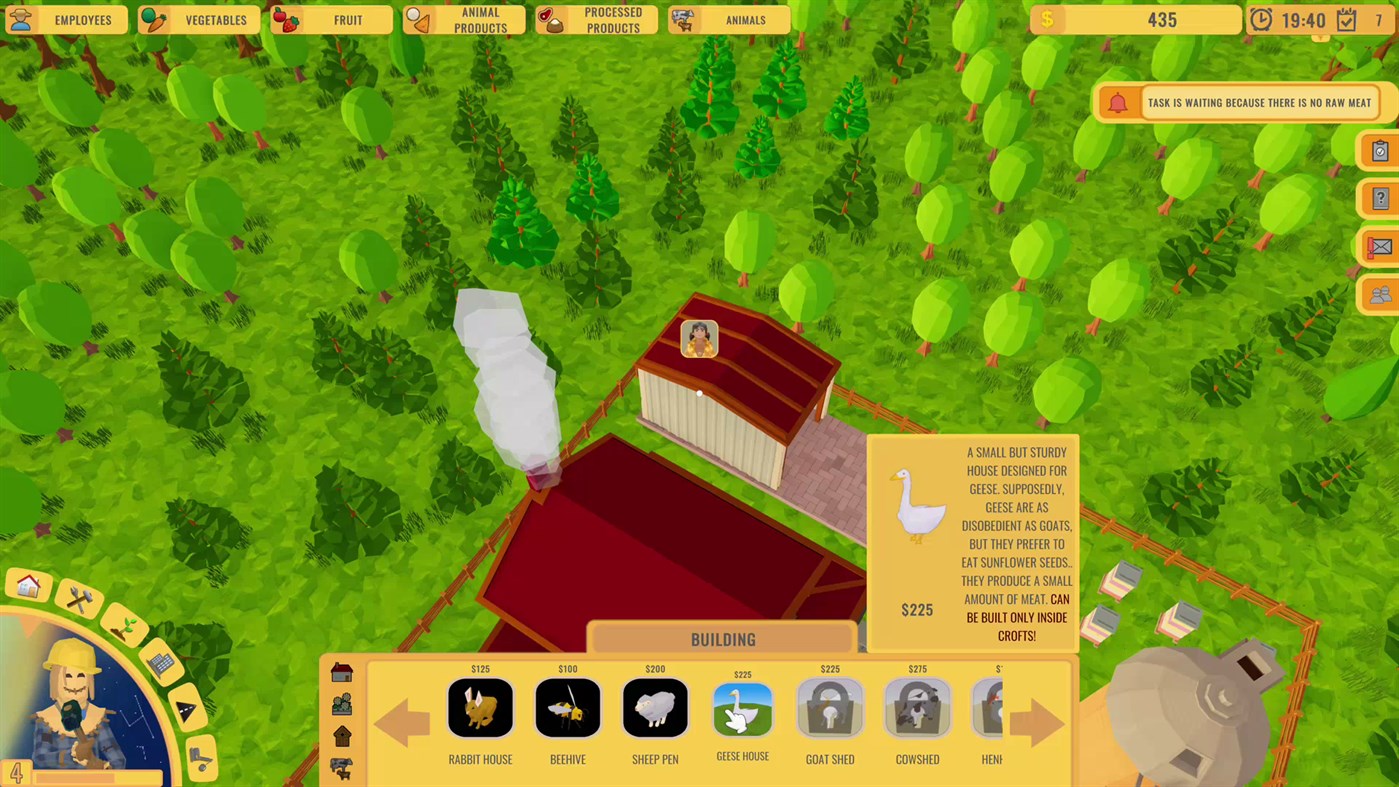This screenshot has width=1399, height=787.
Task: Click the left arrow in building panel
Action: coord(403,722)
